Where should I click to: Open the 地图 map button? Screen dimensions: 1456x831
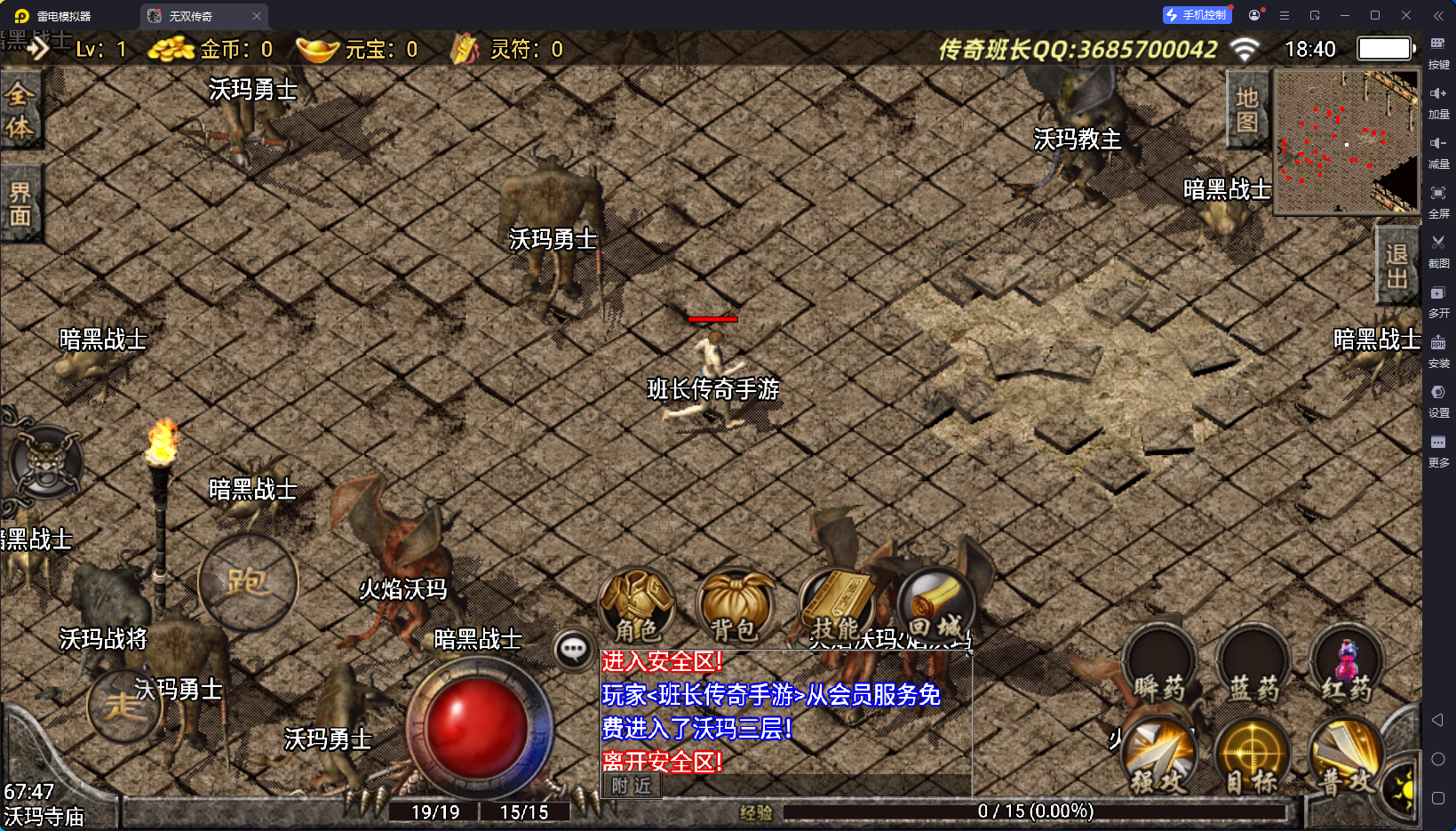coord(1247,109)
